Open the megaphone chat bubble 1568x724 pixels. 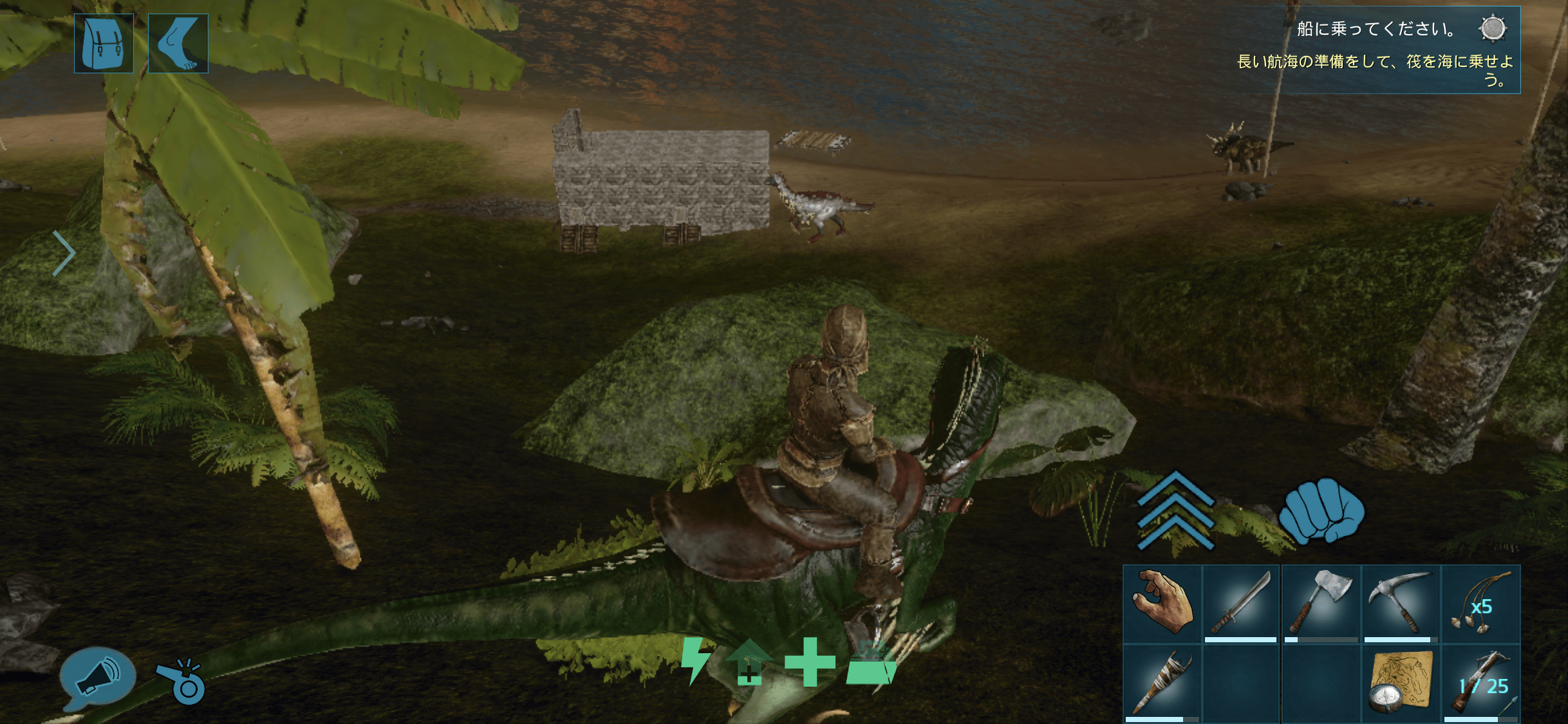coord(97,678)
